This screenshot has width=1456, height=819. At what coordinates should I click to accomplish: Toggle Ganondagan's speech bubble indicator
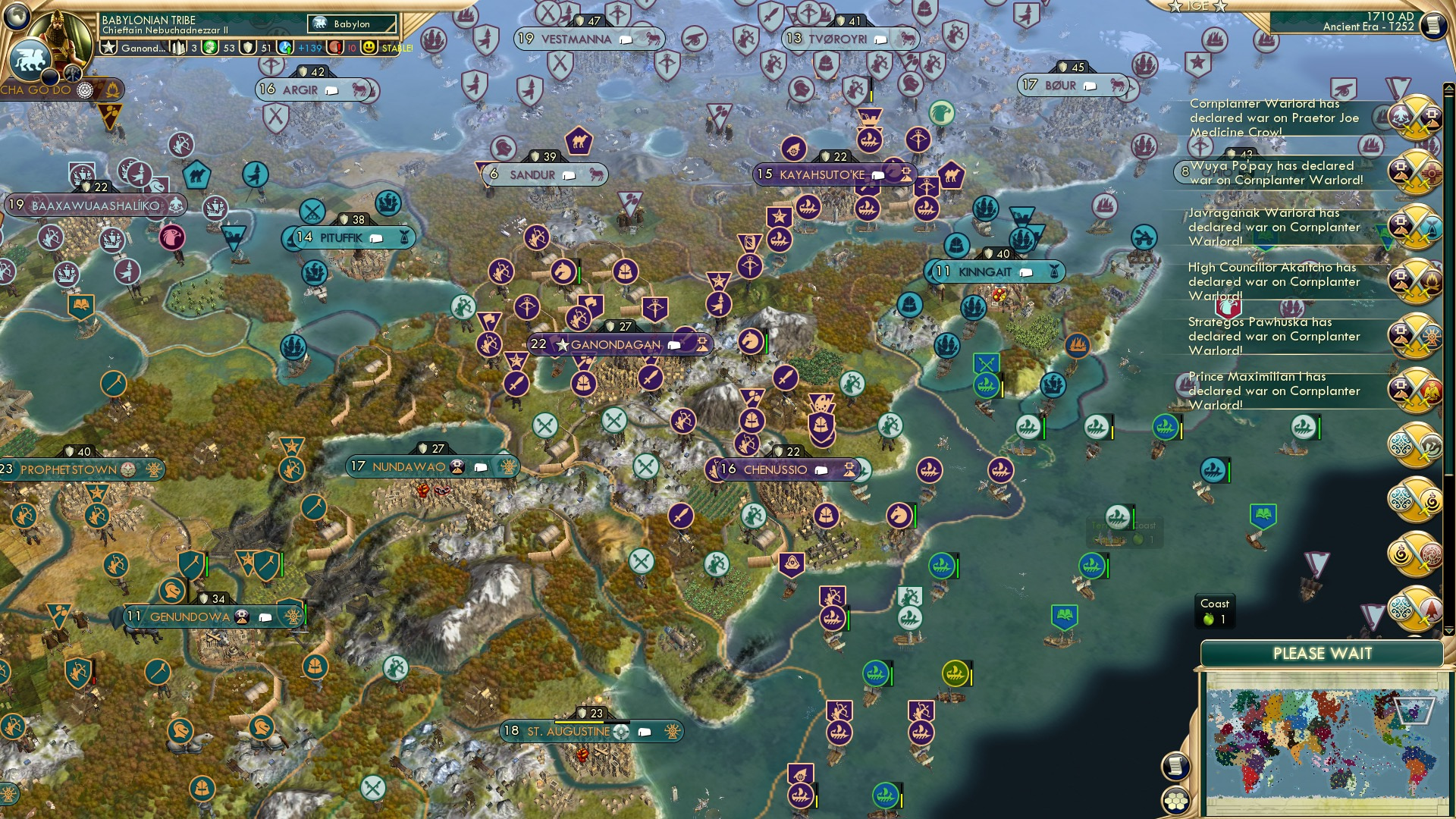[x=673, y=344]
